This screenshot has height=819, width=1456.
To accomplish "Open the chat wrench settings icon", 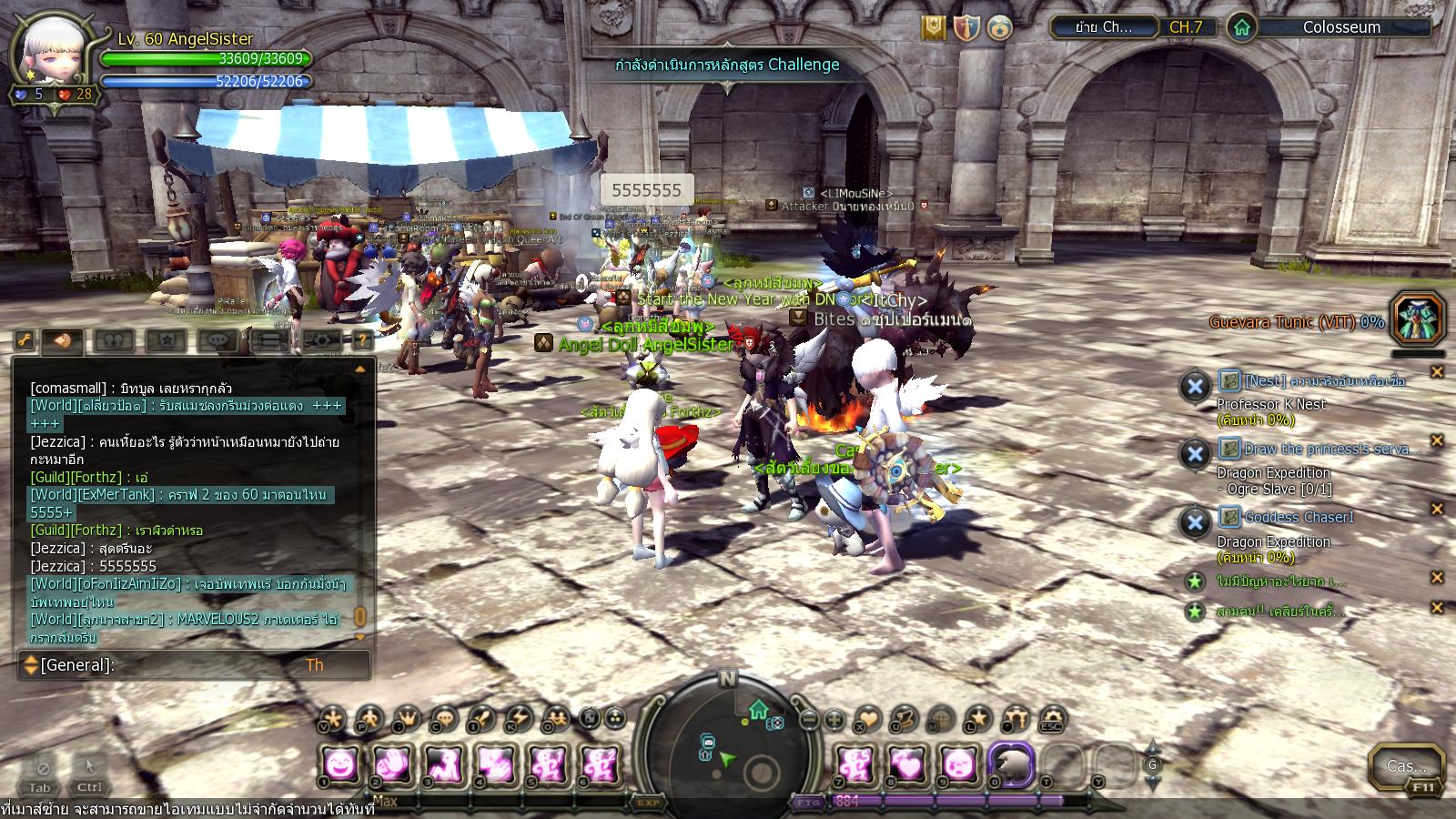I will pos(25,341).
